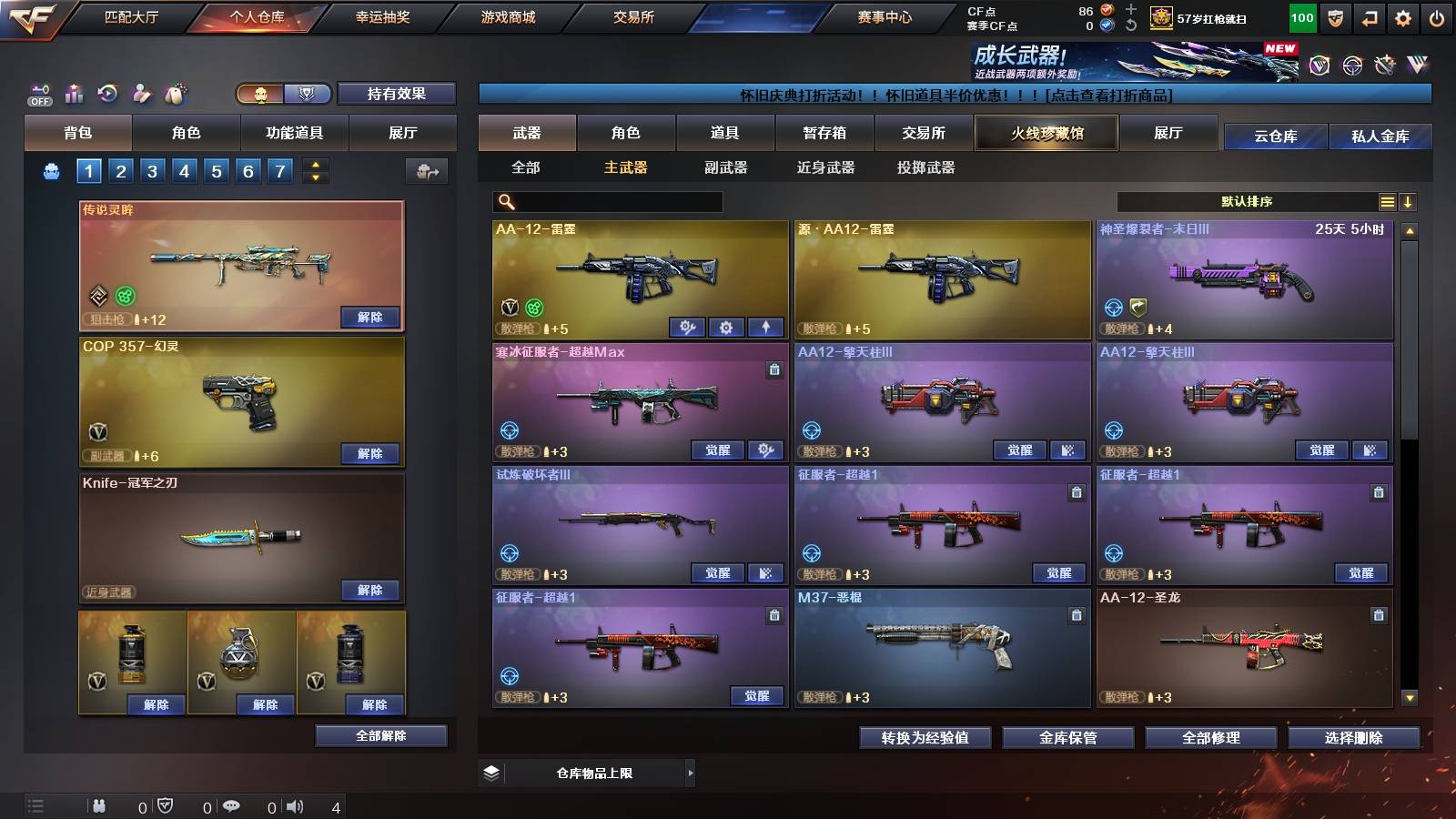Image resolution: width=1456 pixels, height=819 pixels.
Task: Click the backpack page stepper up arrow
Action: pyautogui.click(x=314, y=164)
